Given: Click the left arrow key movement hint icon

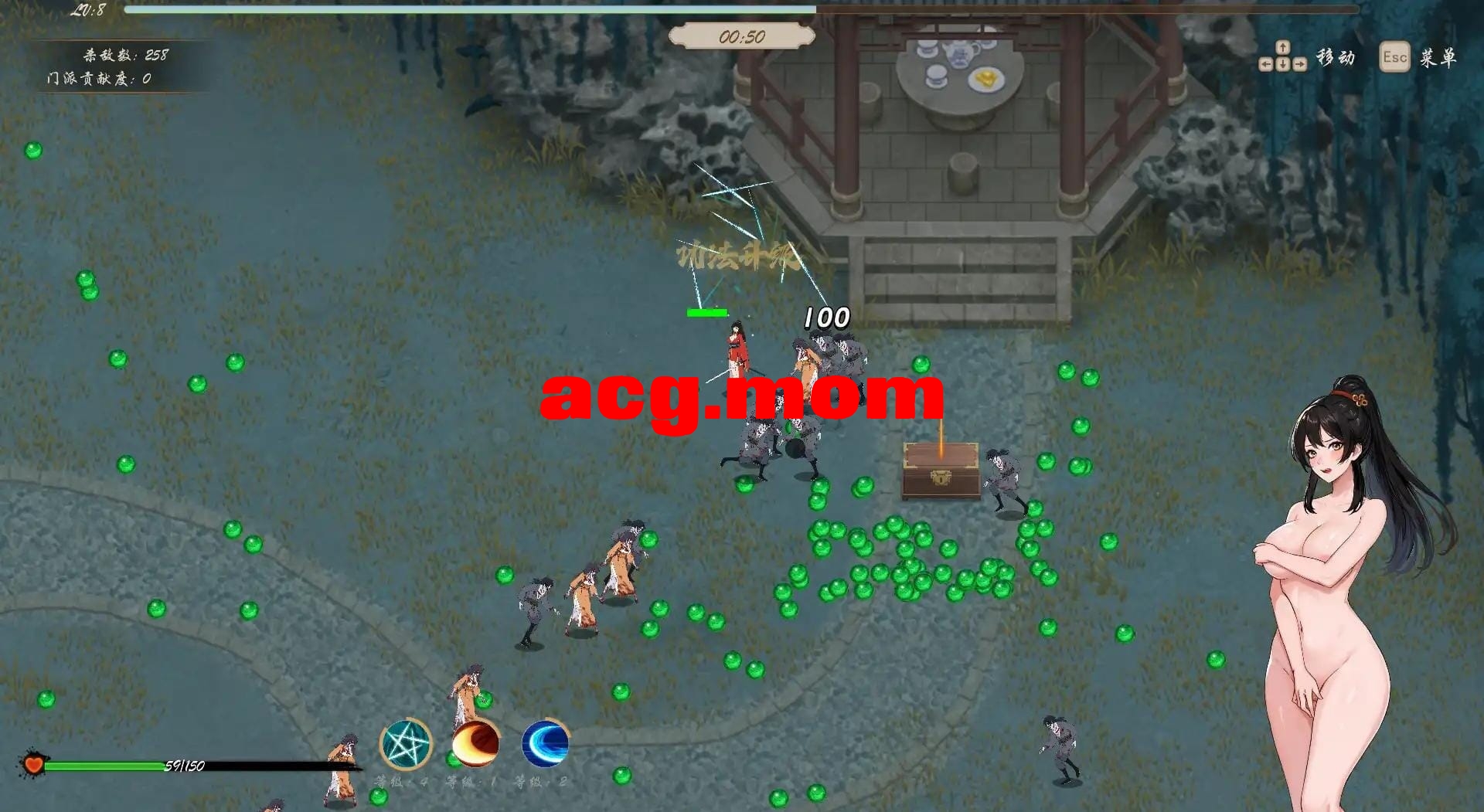Looking at the screenshot, I should (x=1265, y=63).
